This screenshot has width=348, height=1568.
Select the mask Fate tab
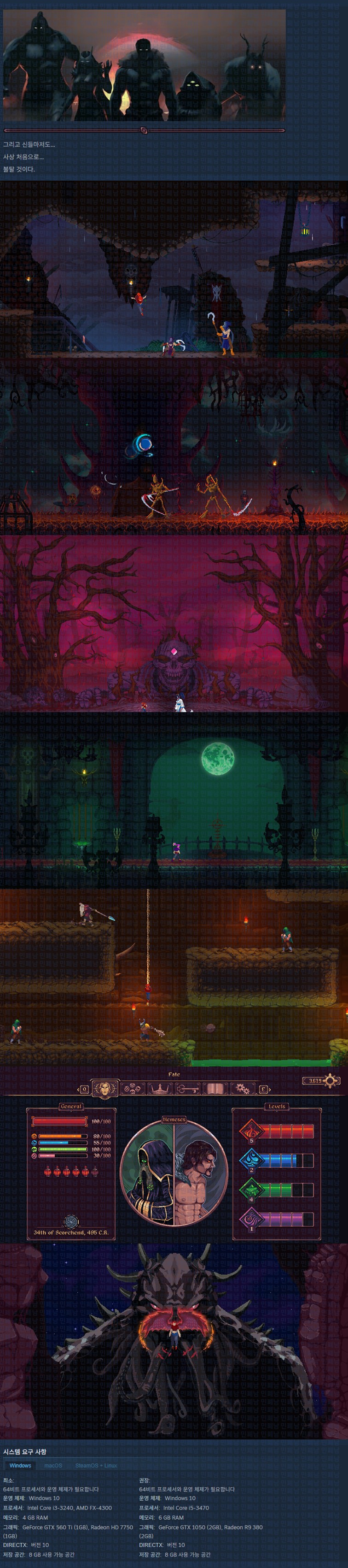[104, 1088]
